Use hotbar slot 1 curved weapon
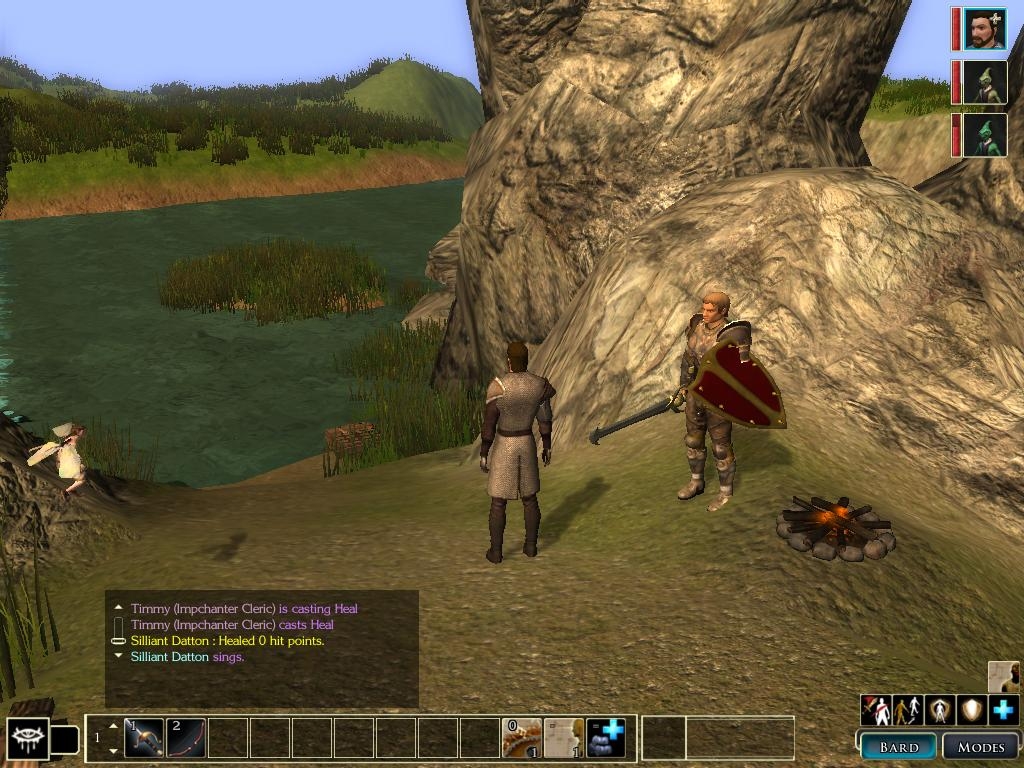Image resolution: width=1024 pixels, height=768 pixels. pyautogui.click(x=144, y=738)
